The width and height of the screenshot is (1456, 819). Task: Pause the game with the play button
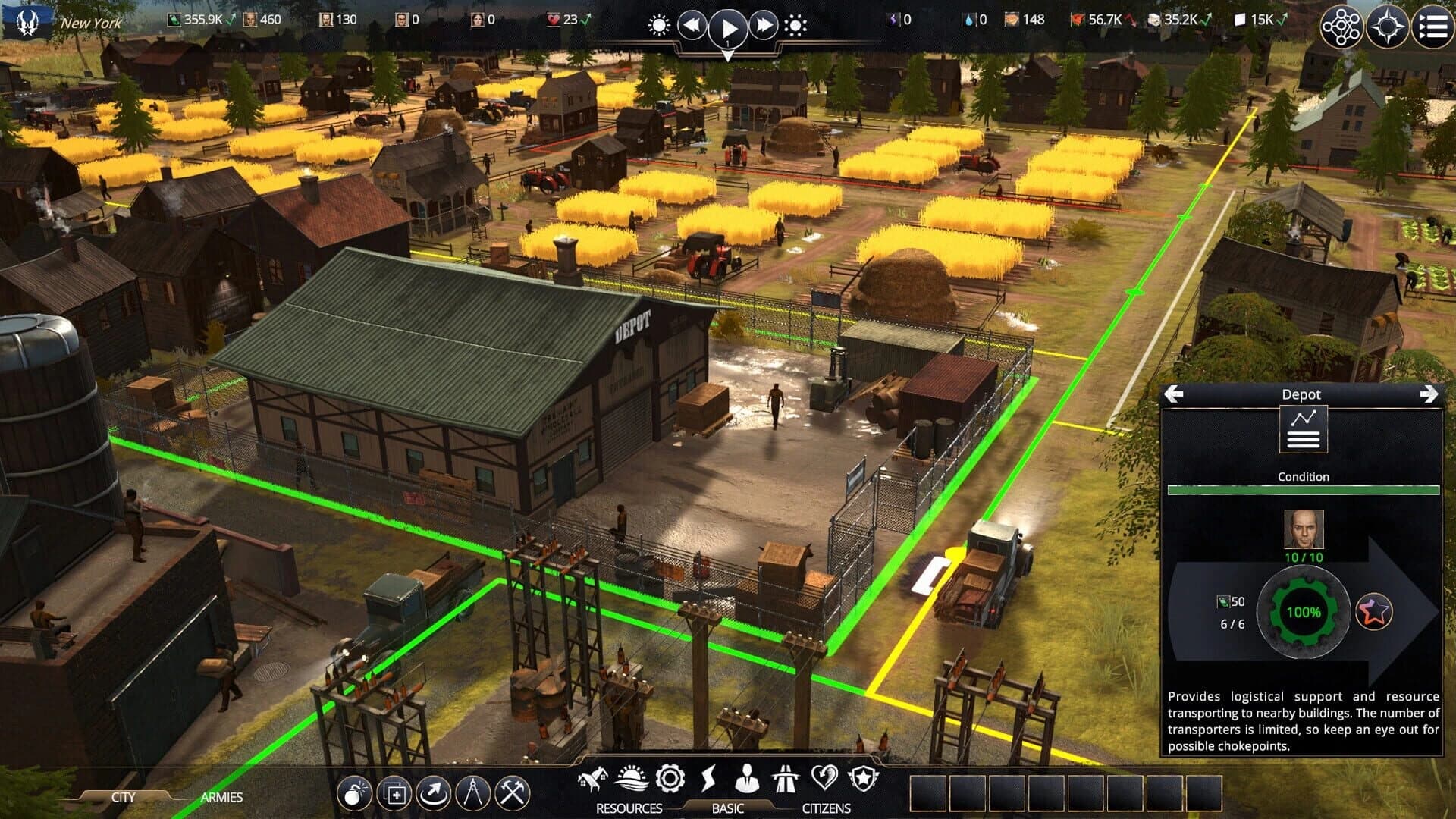click(x=730, y=27)
